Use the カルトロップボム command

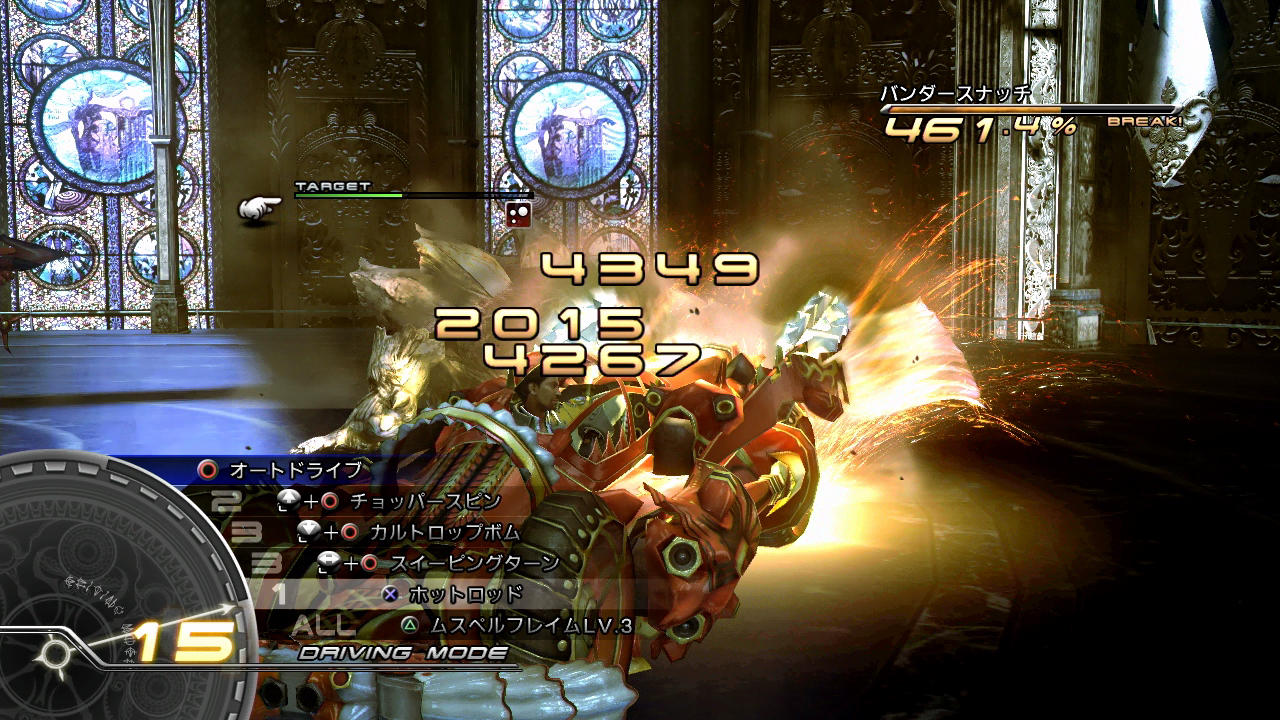444,532
